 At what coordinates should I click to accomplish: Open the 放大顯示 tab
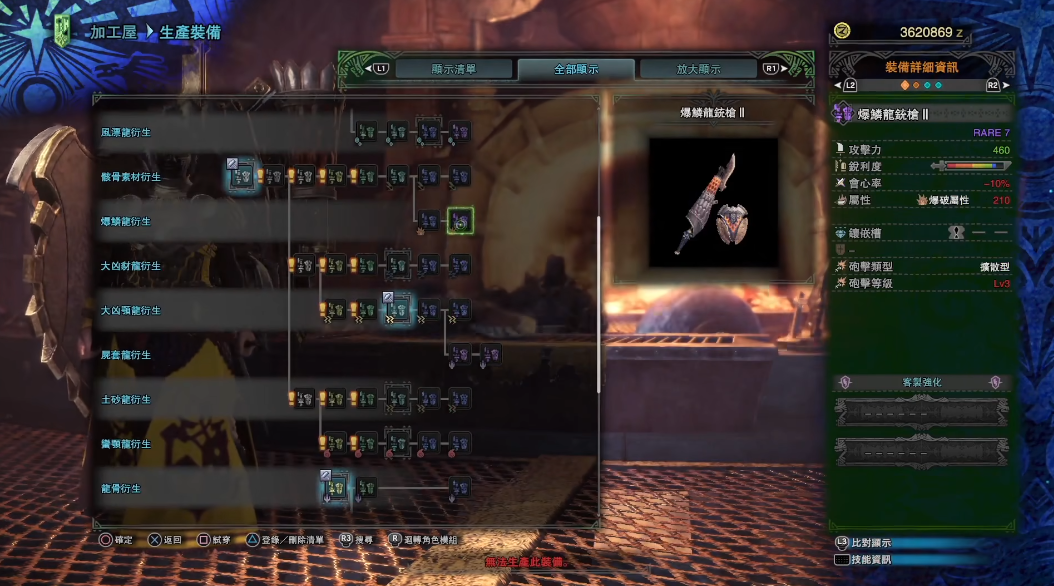[x=698, y=69]
